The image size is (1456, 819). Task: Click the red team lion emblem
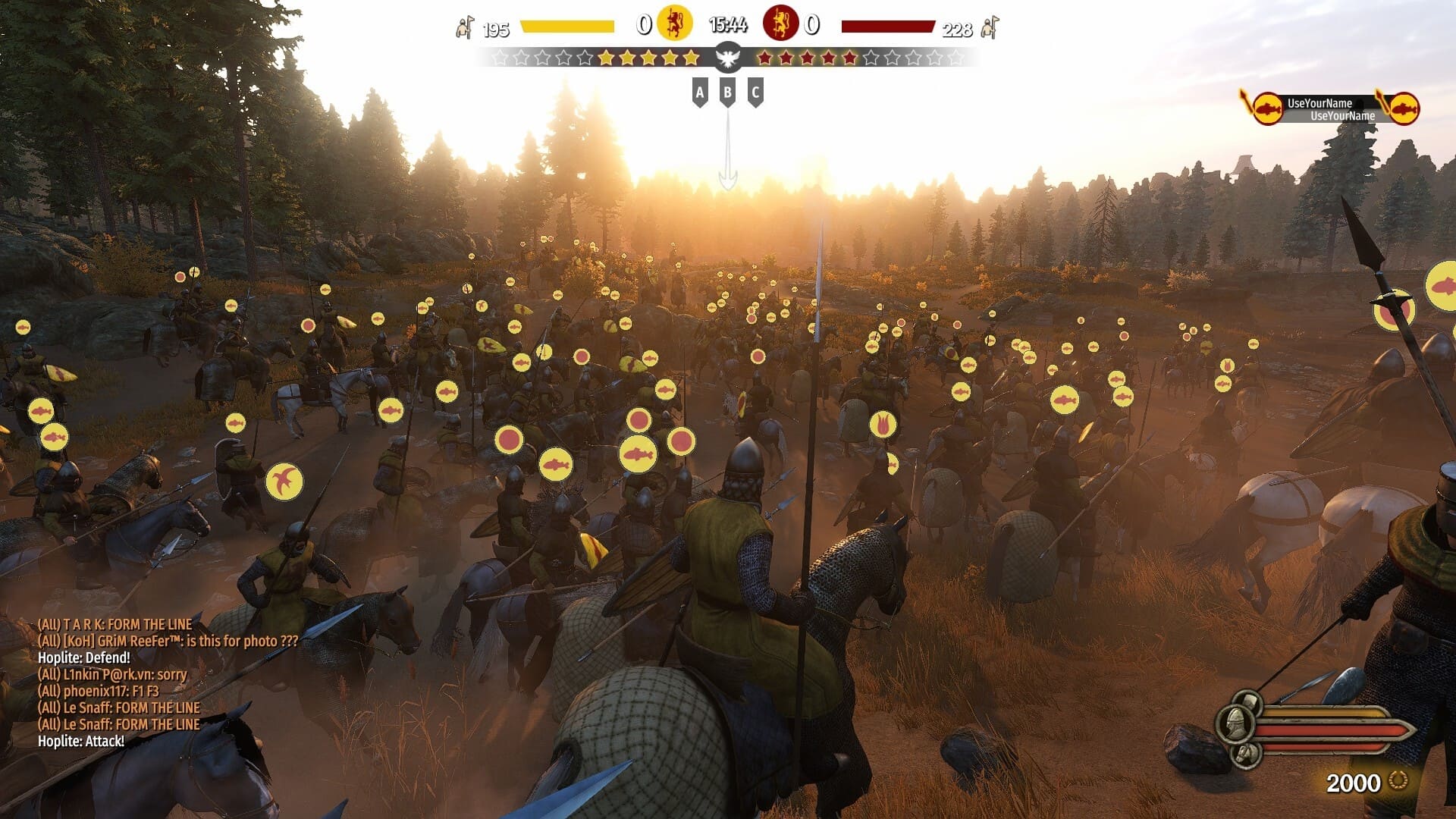pos(780,24)
